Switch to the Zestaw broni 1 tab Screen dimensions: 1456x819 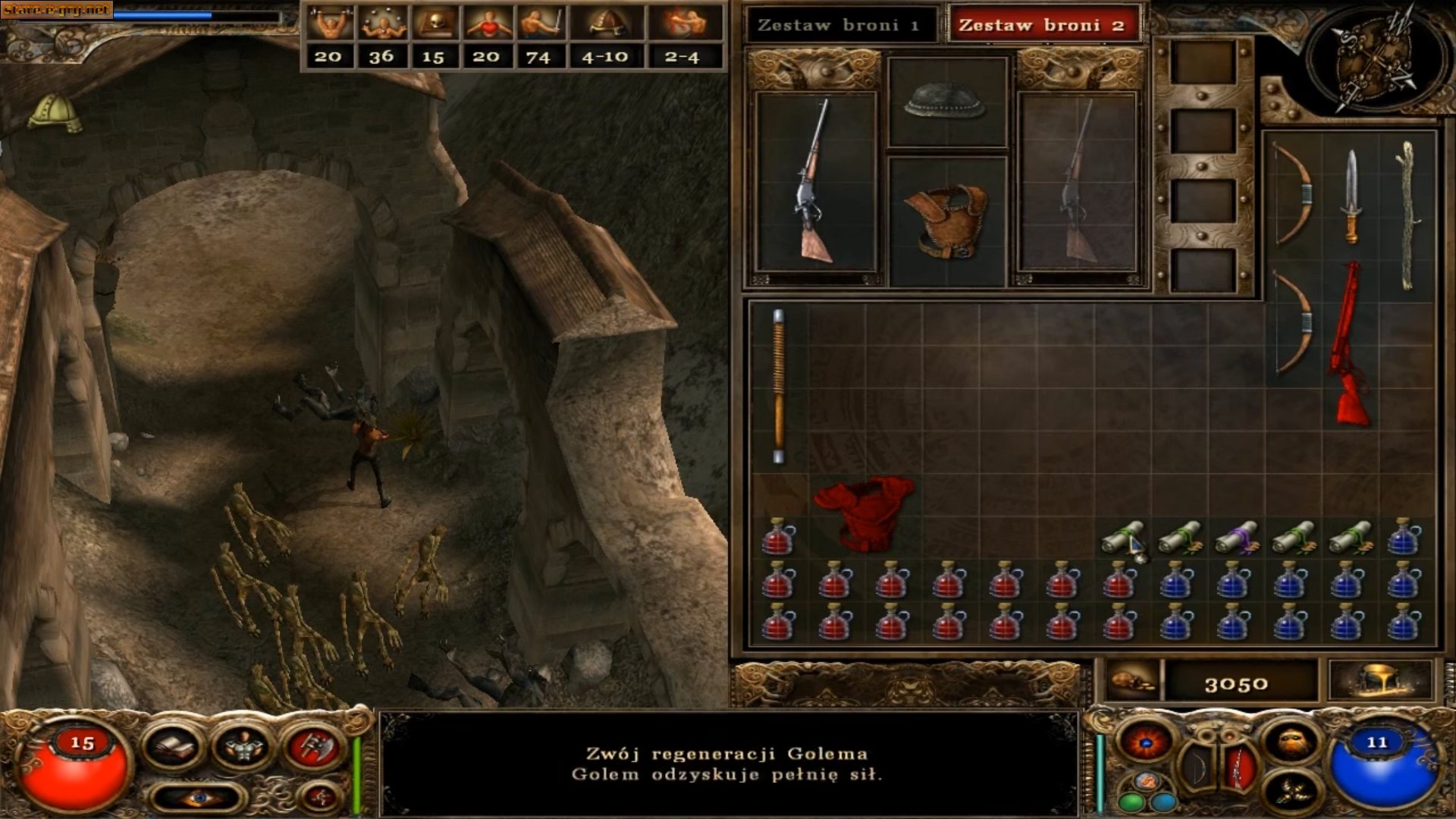839,25
